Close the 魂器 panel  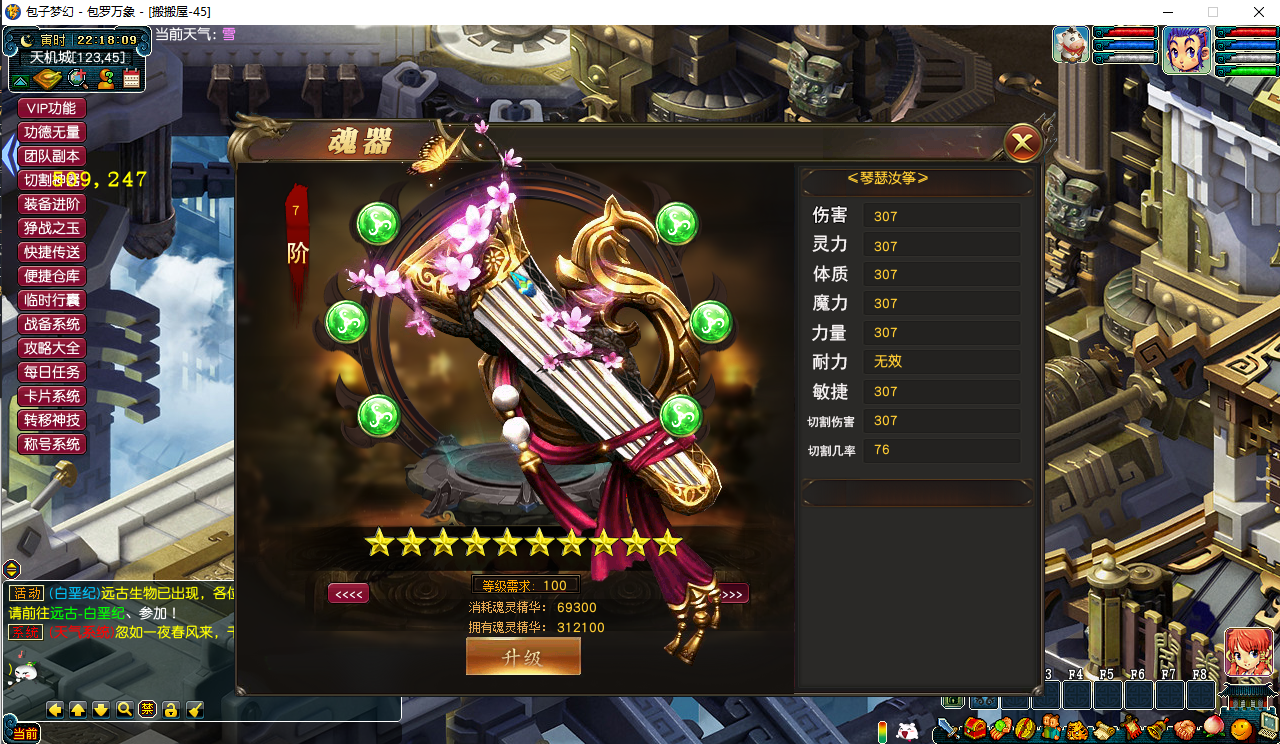tap(1022, 145)
